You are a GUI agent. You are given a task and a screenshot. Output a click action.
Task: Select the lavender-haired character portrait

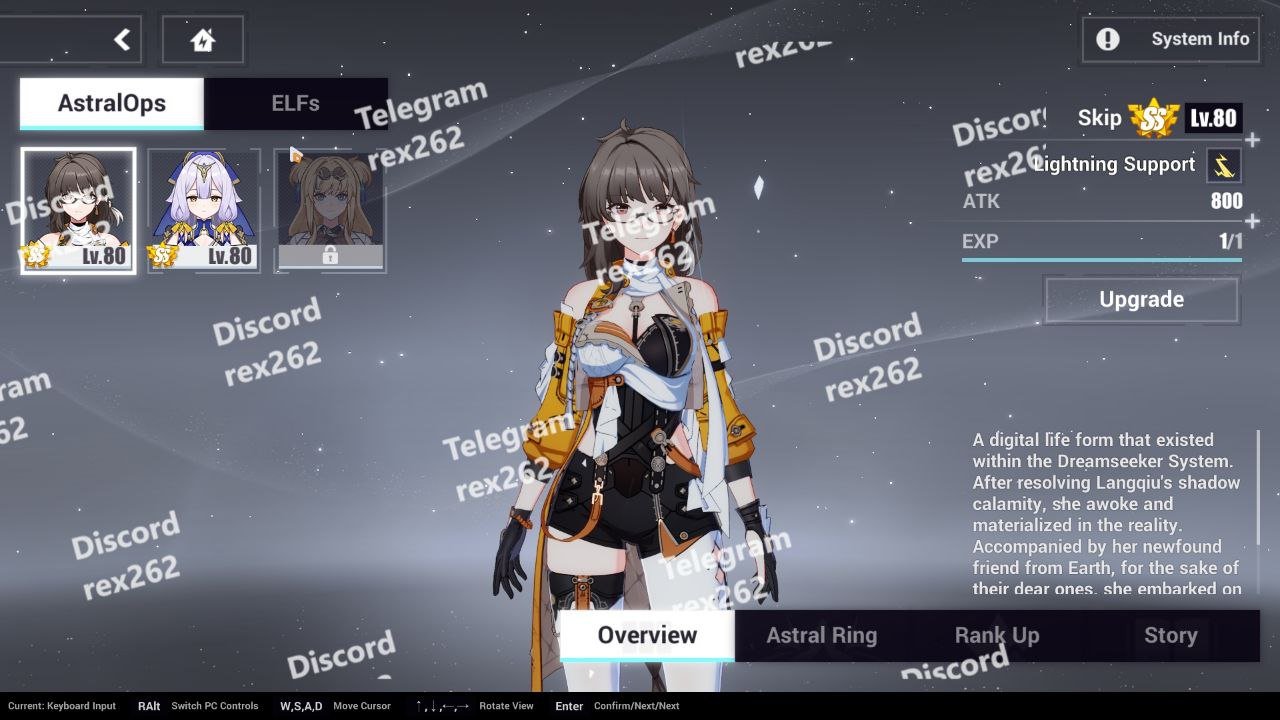[204, 210]
